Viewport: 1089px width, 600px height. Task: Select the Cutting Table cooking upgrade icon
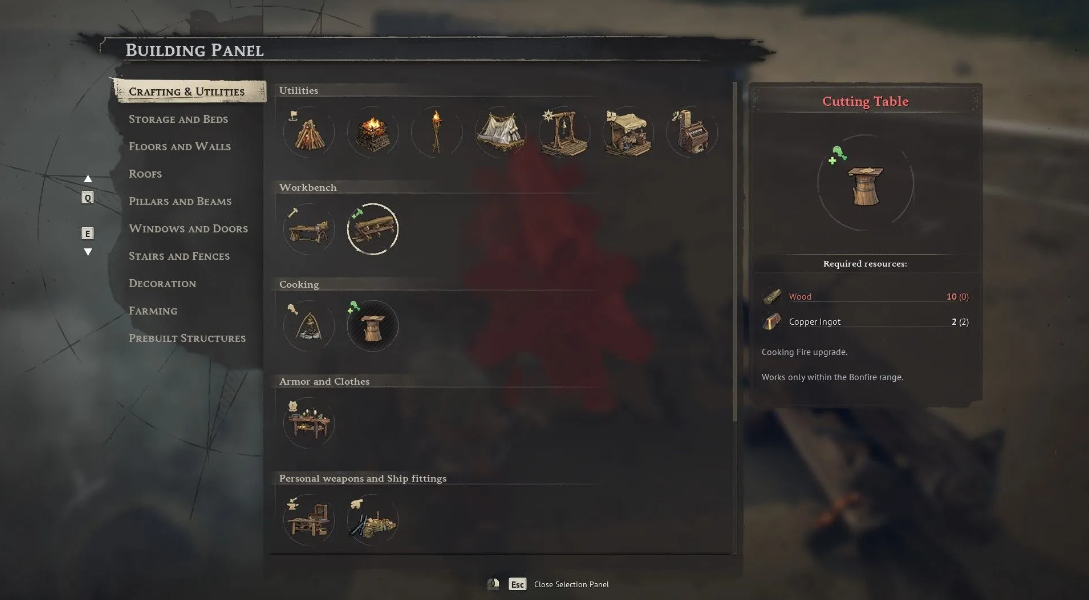click(x=372, y=325)
